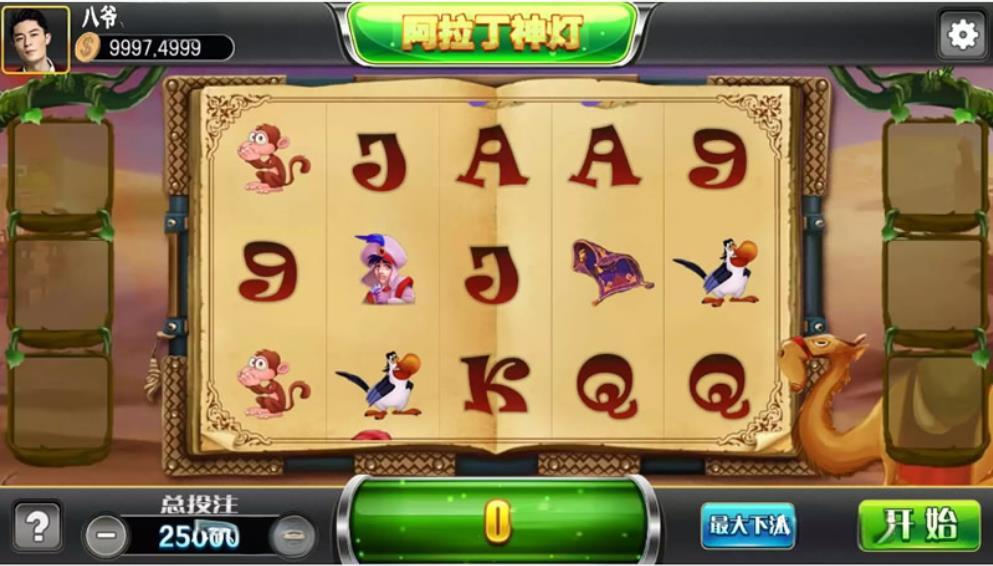Tap the gold coin icon beside balance
993x566 pixels.
click(x=89, y=47)
